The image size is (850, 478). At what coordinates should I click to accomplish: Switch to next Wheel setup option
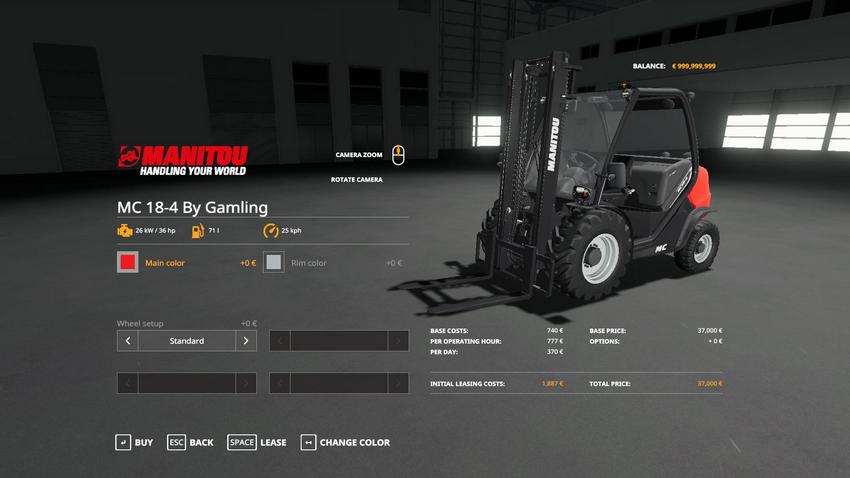246,341
